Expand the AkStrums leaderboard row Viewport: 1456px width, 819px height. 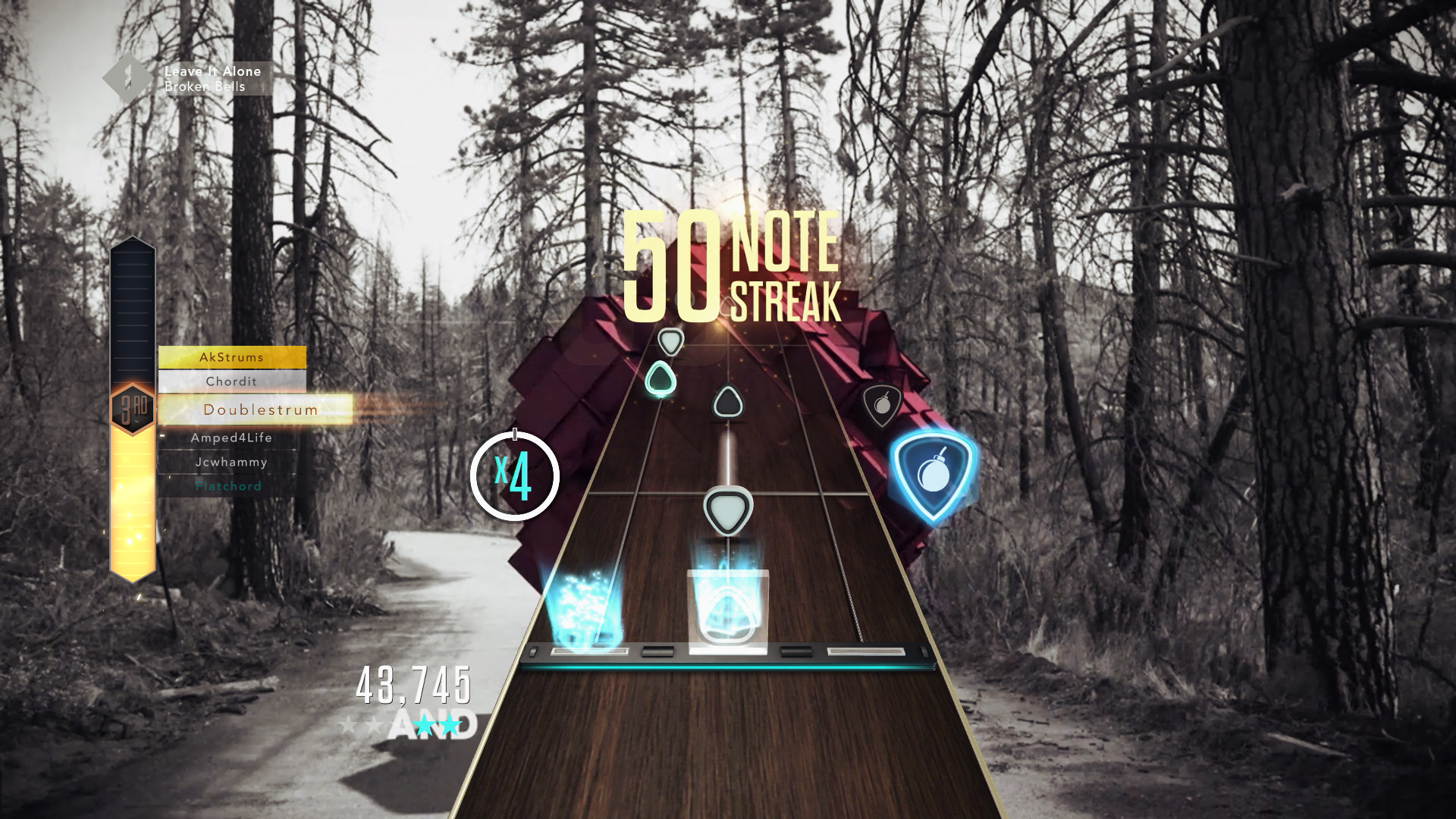click(x=233, y=356)
